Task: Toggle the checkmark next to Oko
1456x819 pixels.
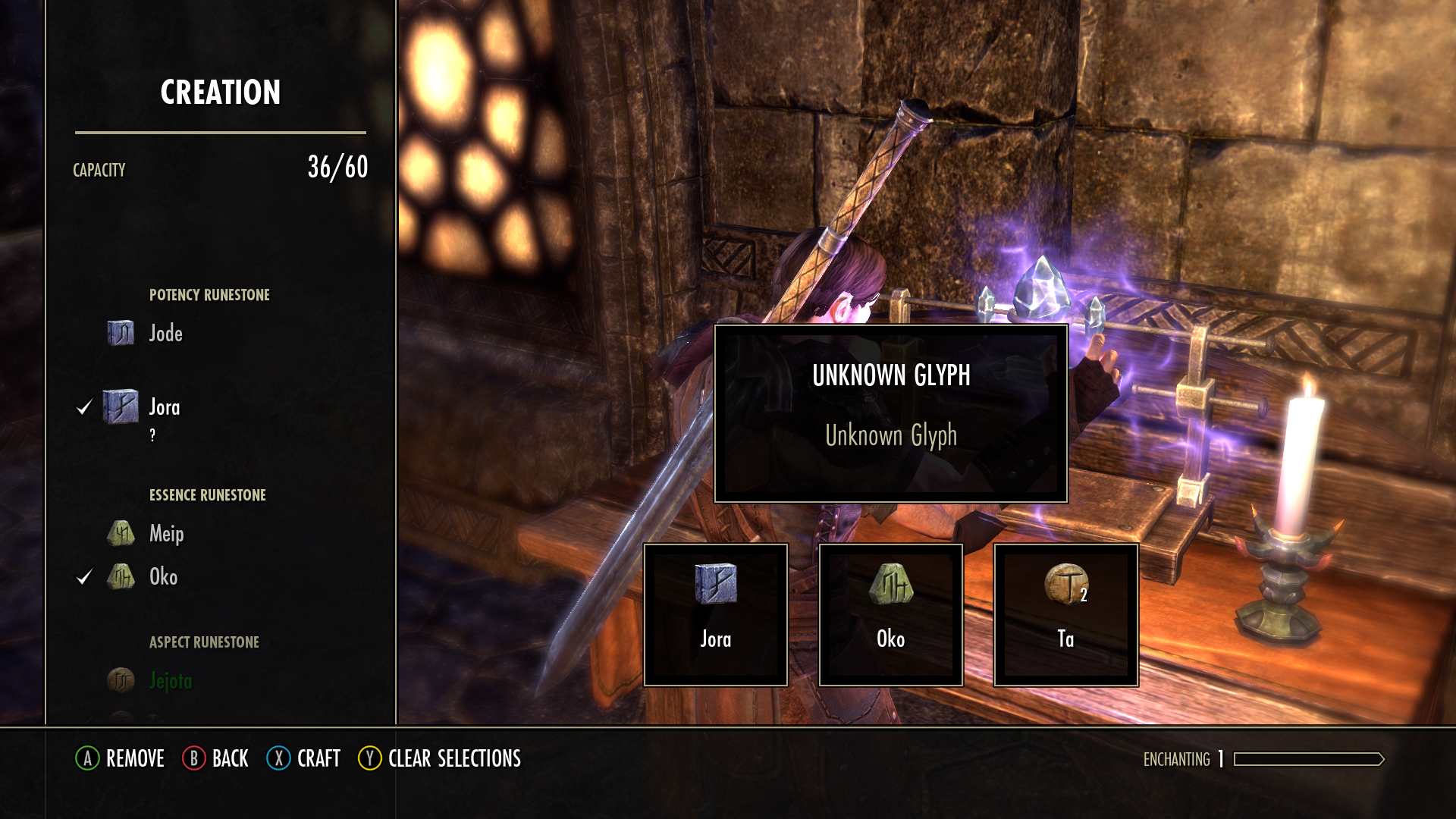Action: point(83,577)
